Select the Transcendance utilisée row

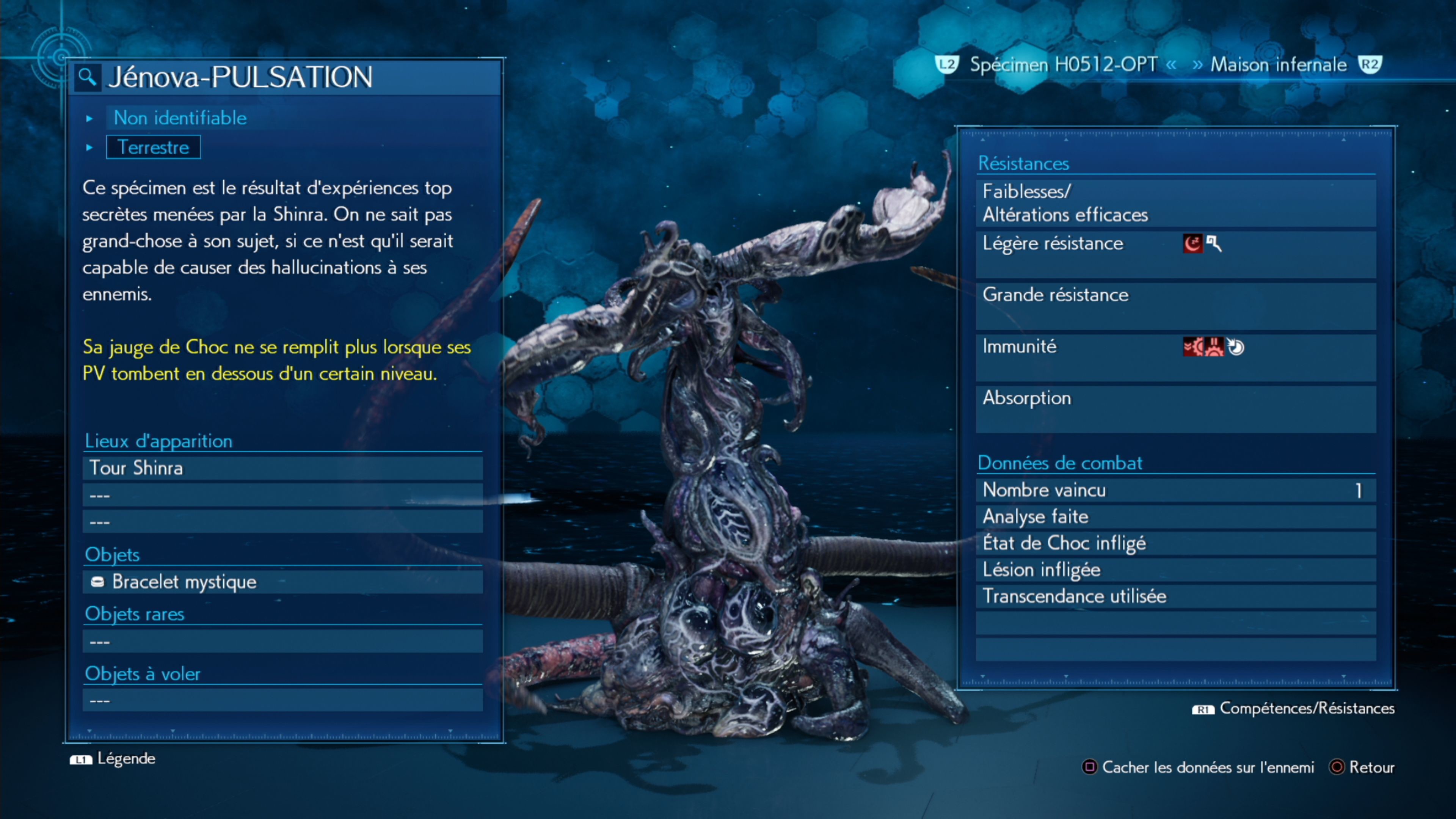pos(1176,596)
